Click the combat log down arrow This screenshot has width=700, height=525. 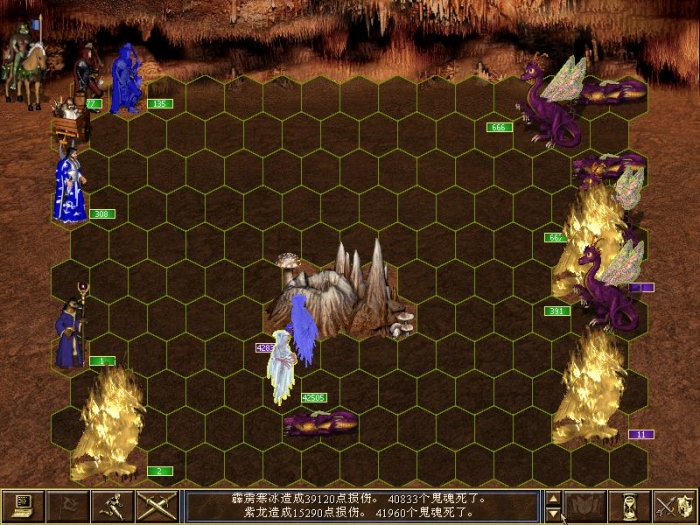click(552, 514)
